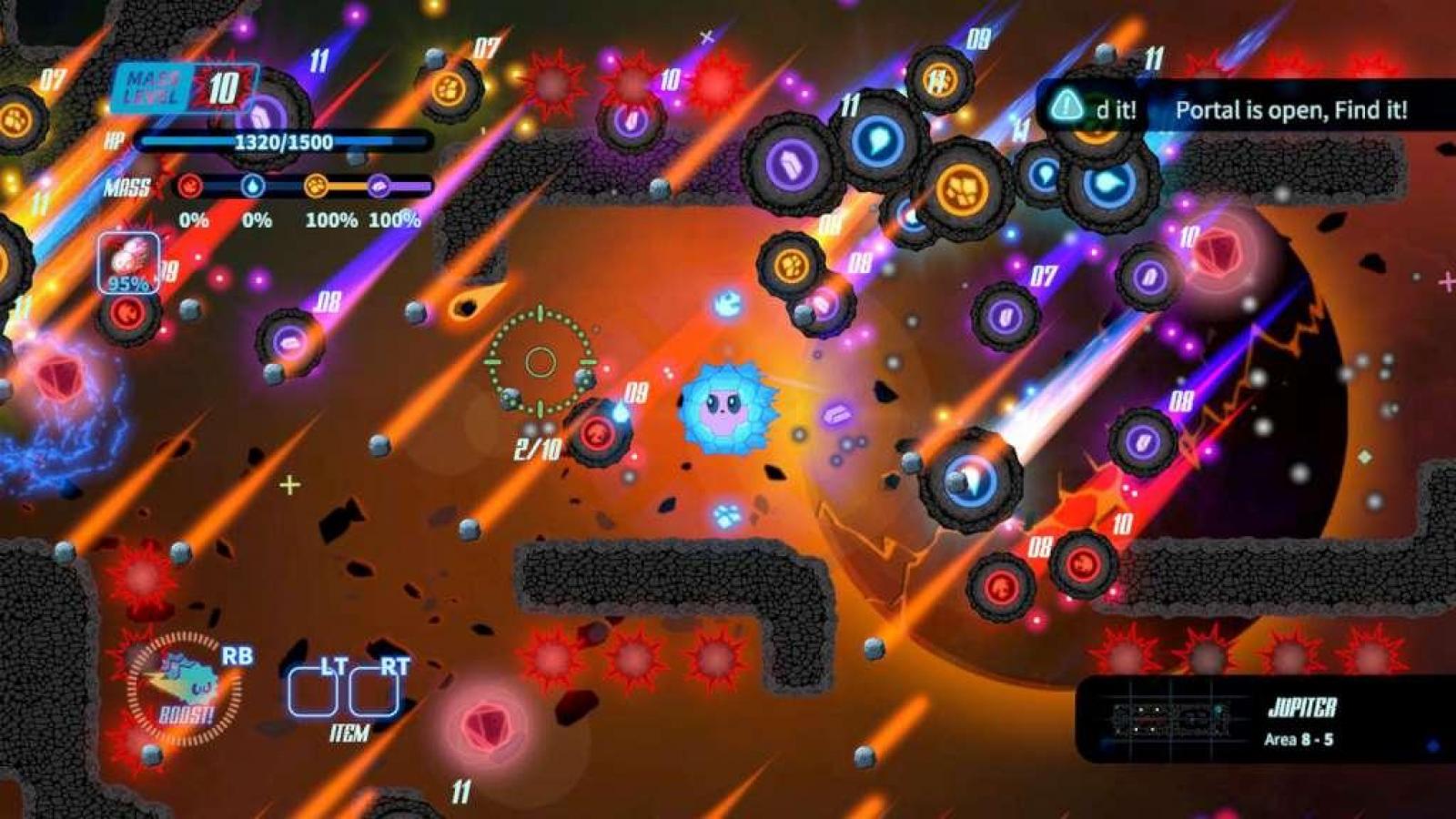Select the blue water drop mass icon

point(253,187)
